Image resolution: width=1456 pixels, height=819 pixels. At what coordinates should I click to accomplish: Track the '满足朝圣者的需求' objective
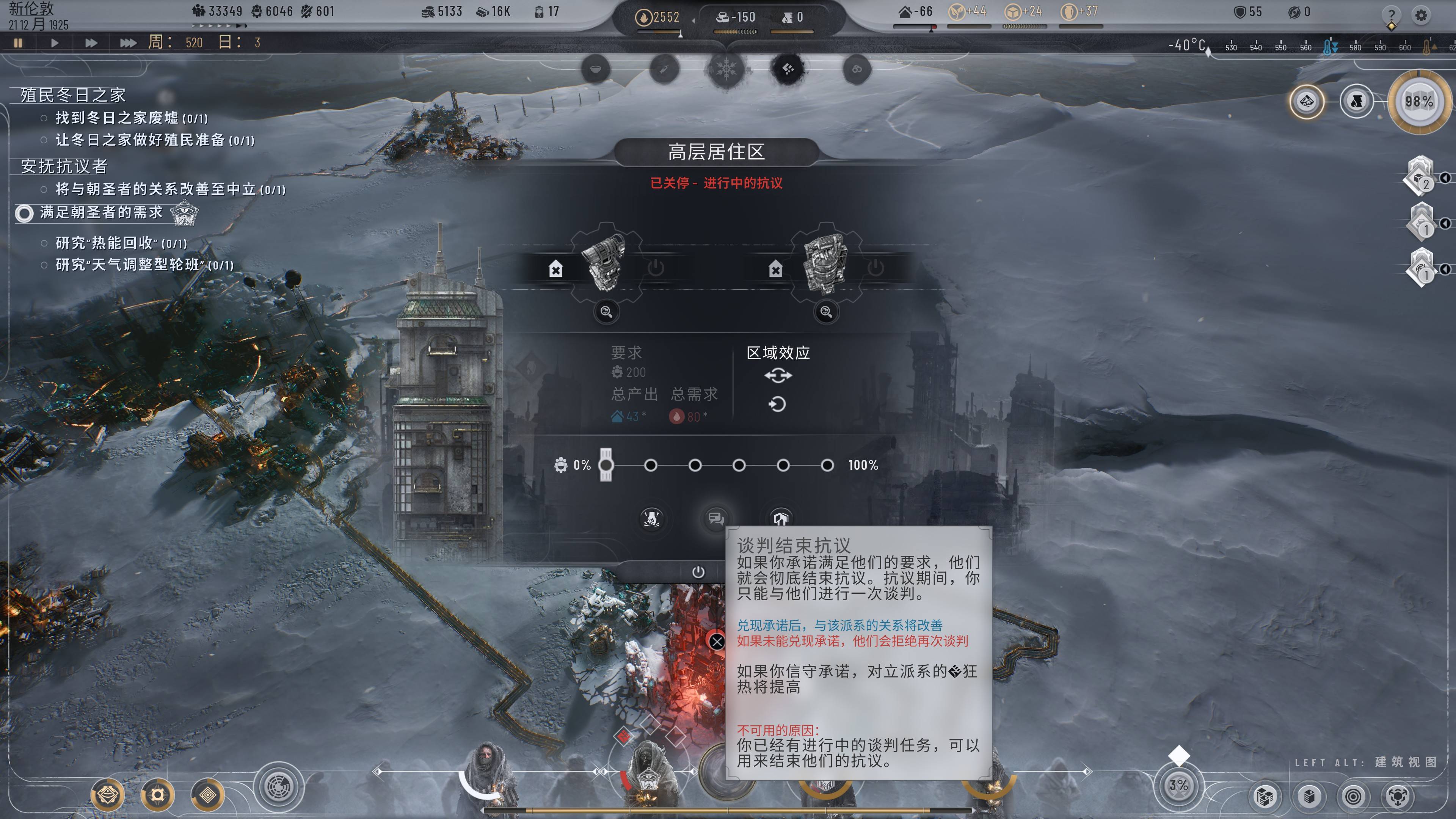point(24,213)
